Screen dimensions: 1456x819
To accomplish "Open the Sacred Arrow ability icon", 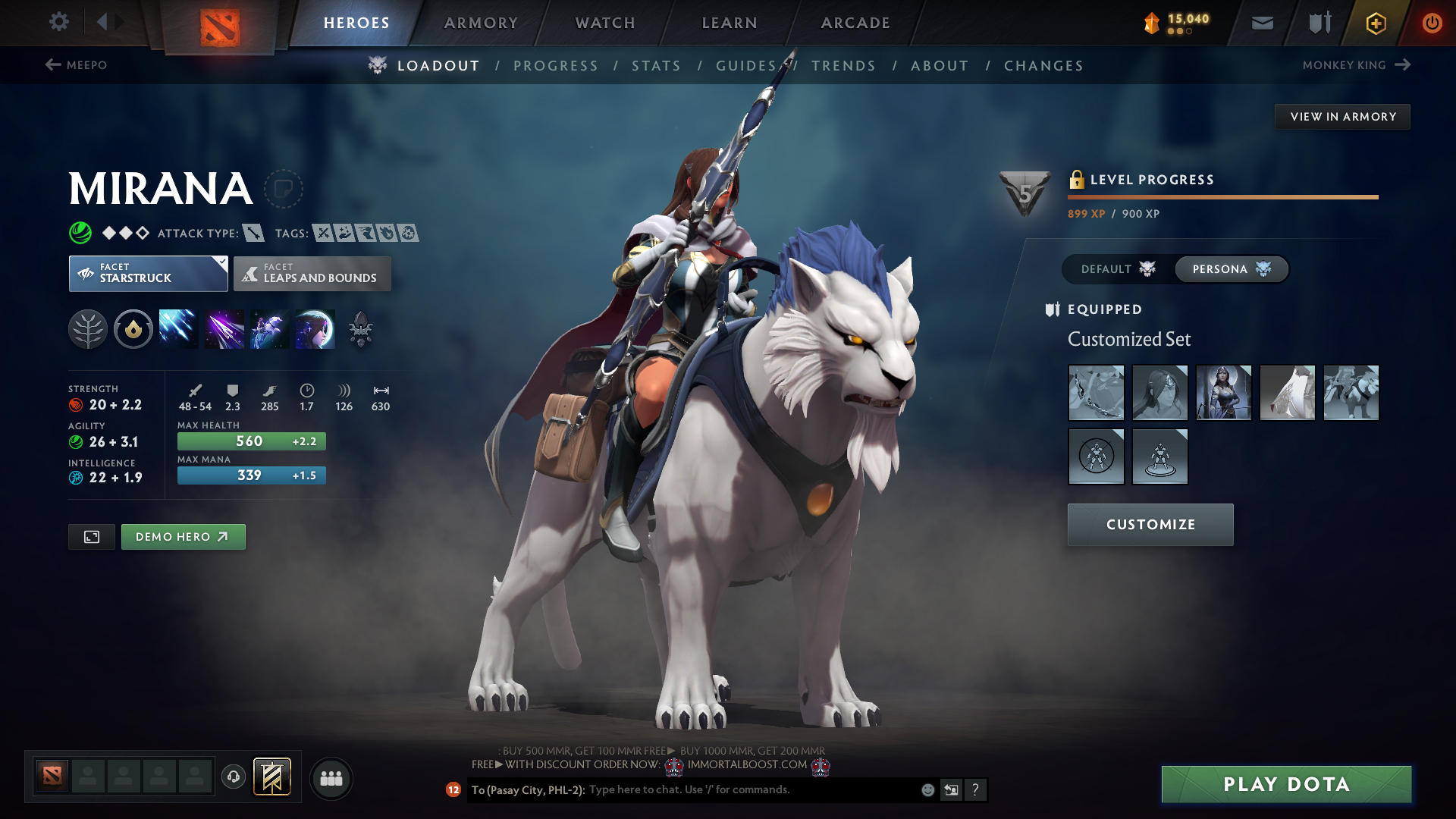I will pyautogui.click(x=223, y=328).
